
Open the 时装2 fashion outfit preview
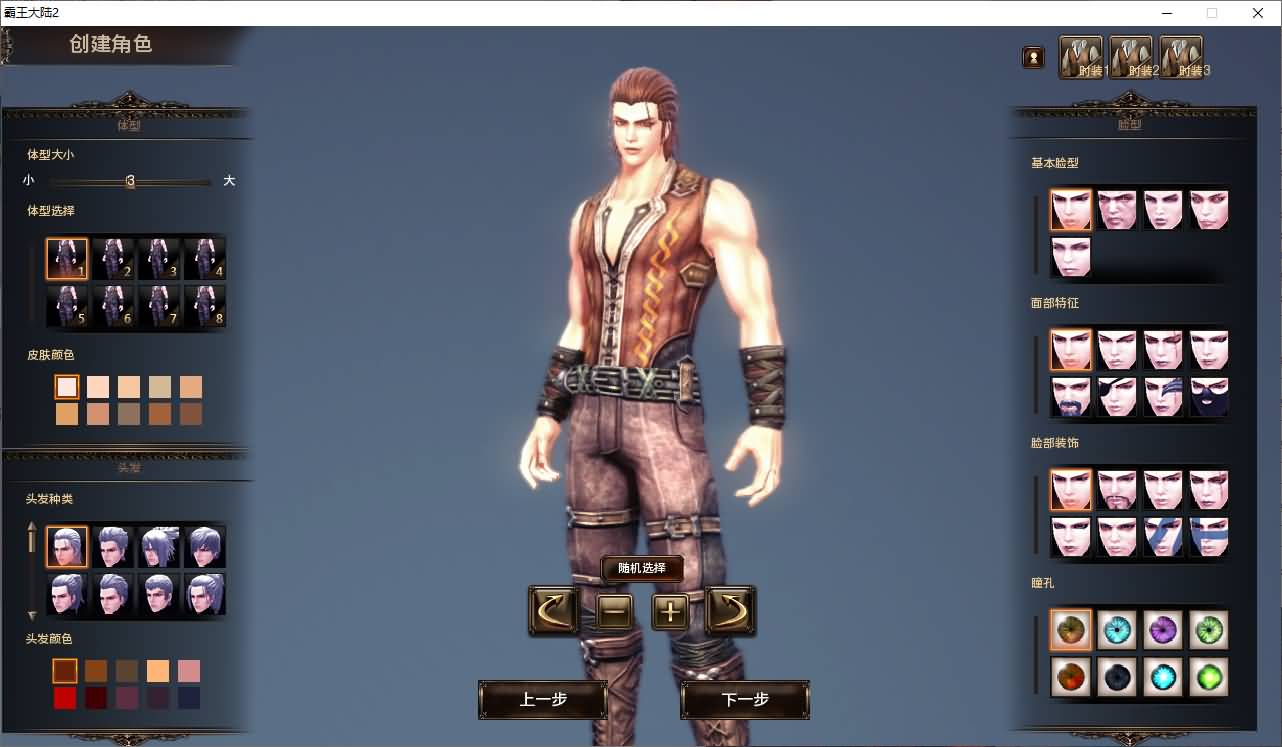[1130, 56]
